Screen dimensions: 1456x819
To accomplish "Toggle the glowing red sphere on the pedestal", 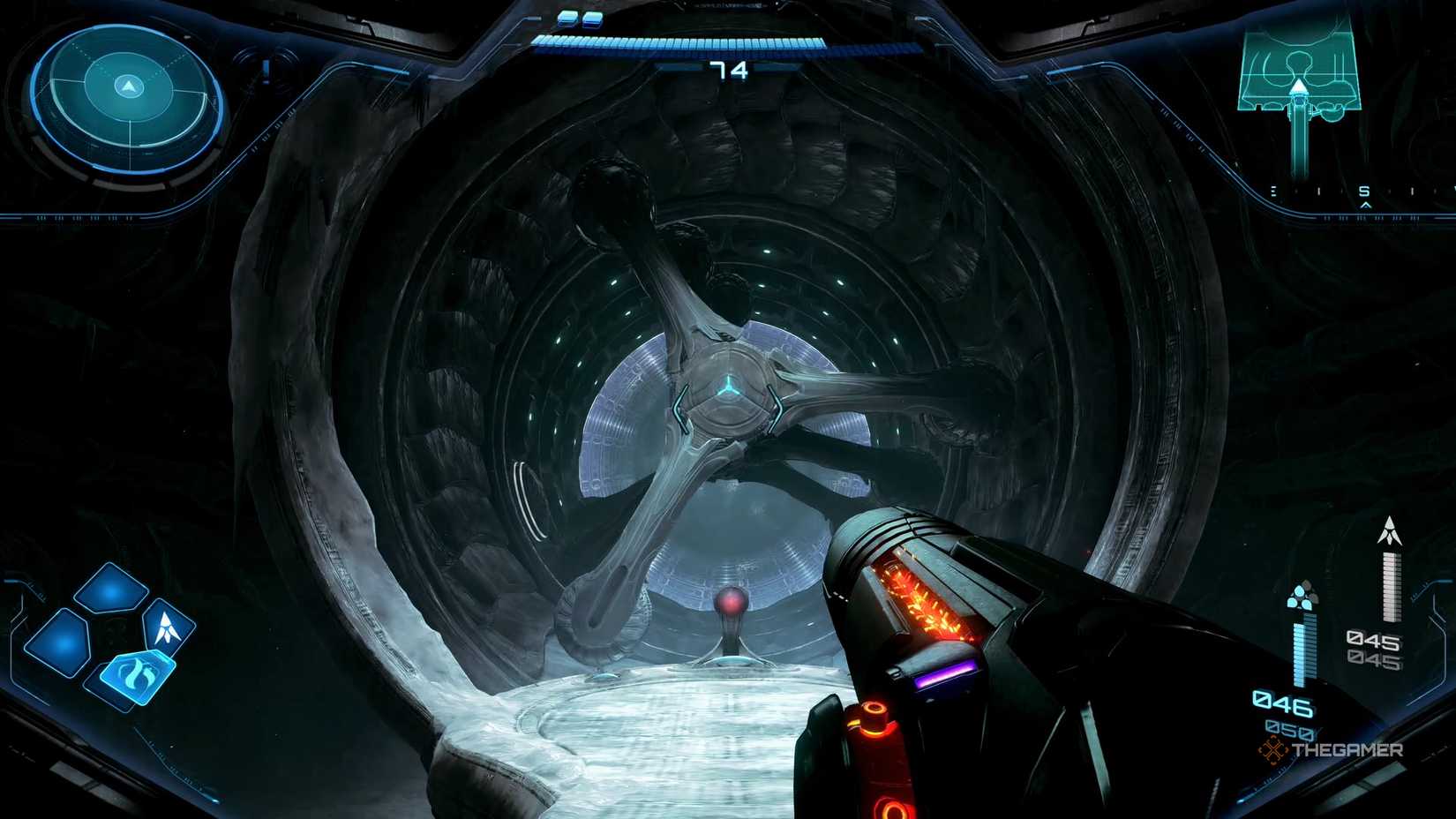I will 732,604.
